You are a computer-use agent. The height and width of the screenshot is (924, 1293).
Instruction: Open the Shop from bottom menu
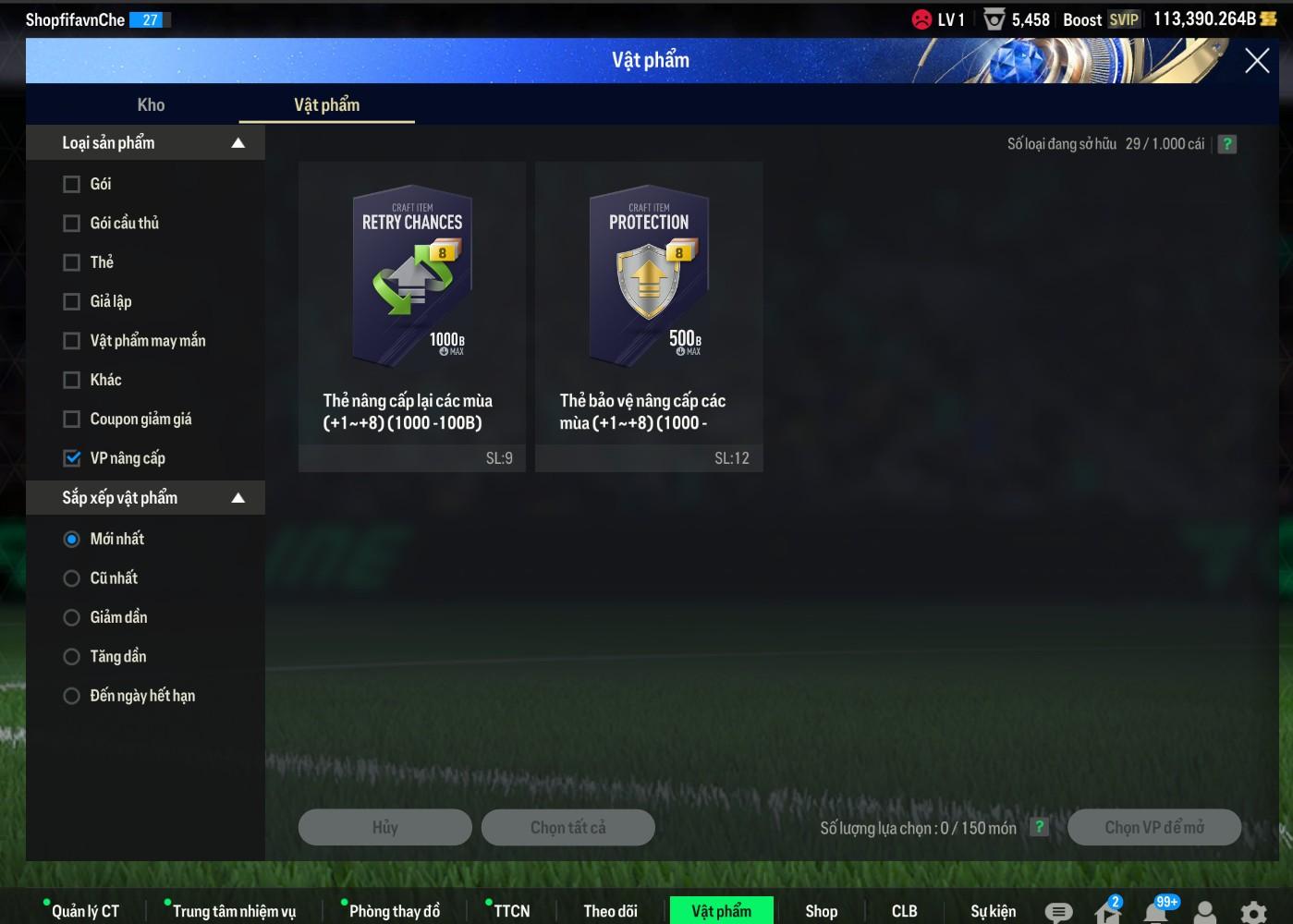pos(821,911)
